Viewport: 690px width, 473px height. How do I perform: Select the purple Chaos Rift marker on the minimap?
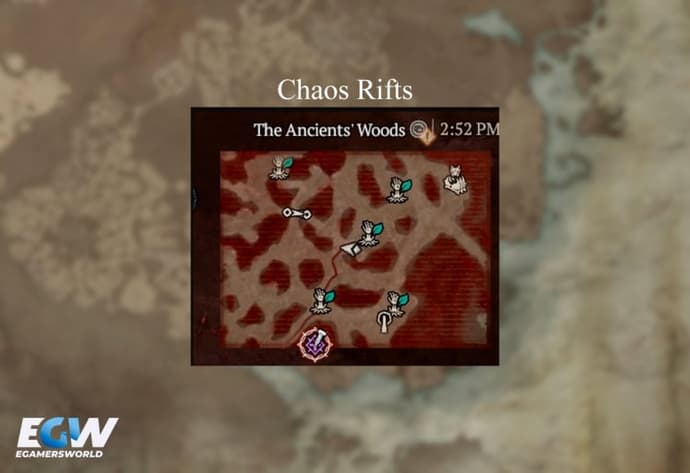[x=316, y=346]
